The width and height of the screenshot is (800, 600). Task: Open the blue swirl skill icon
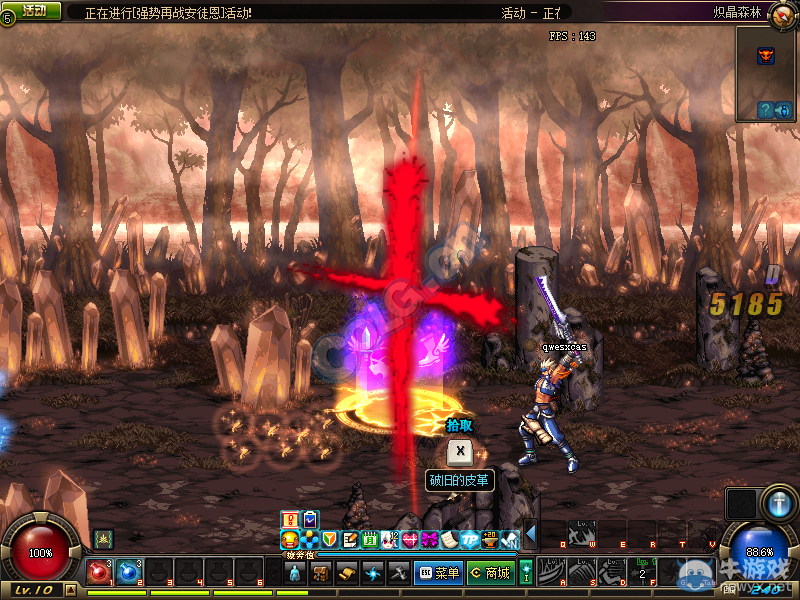pyautogui.click(x=373, y=573)
